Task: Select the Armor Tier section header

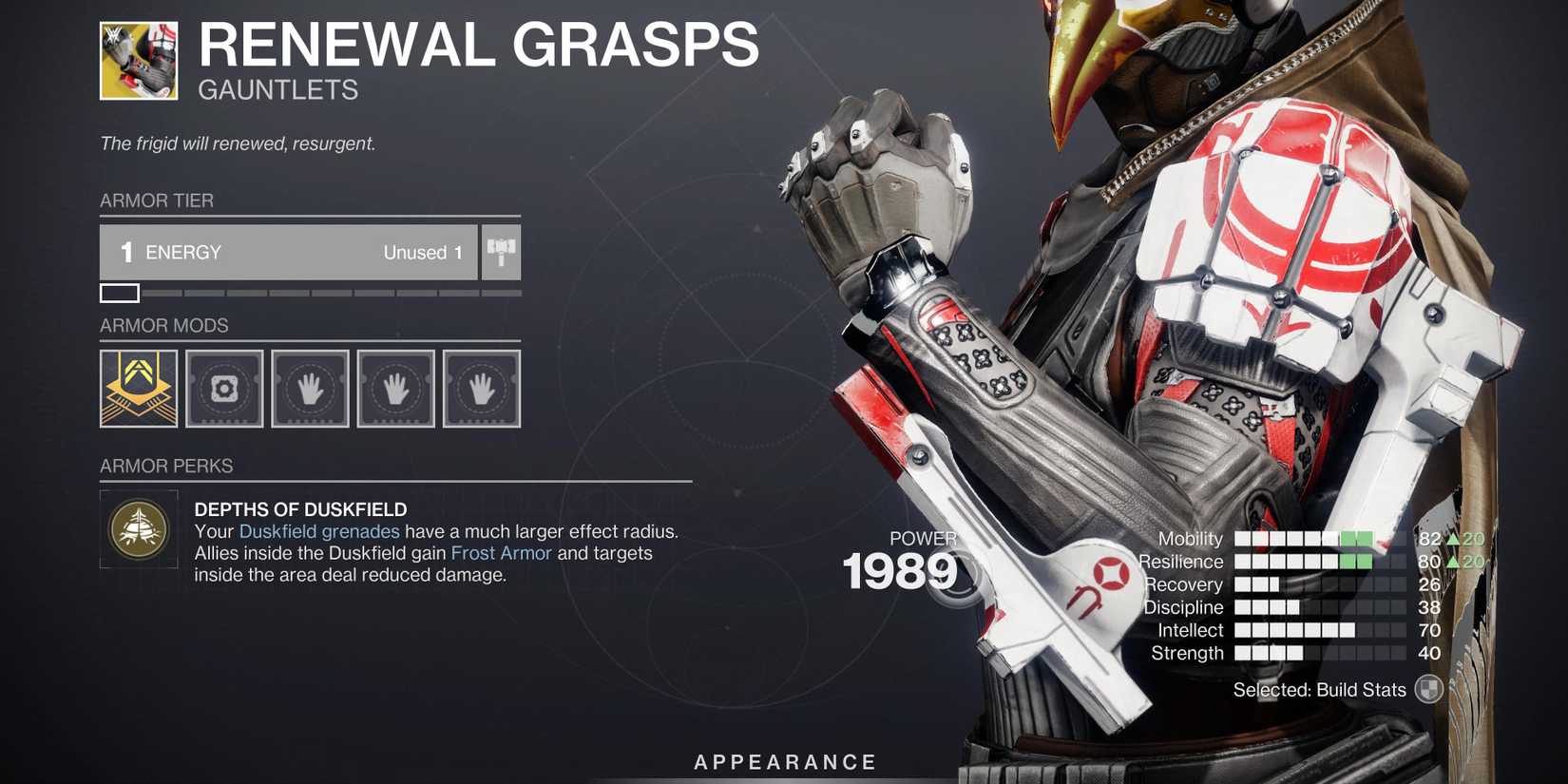Action: point(158,201)
